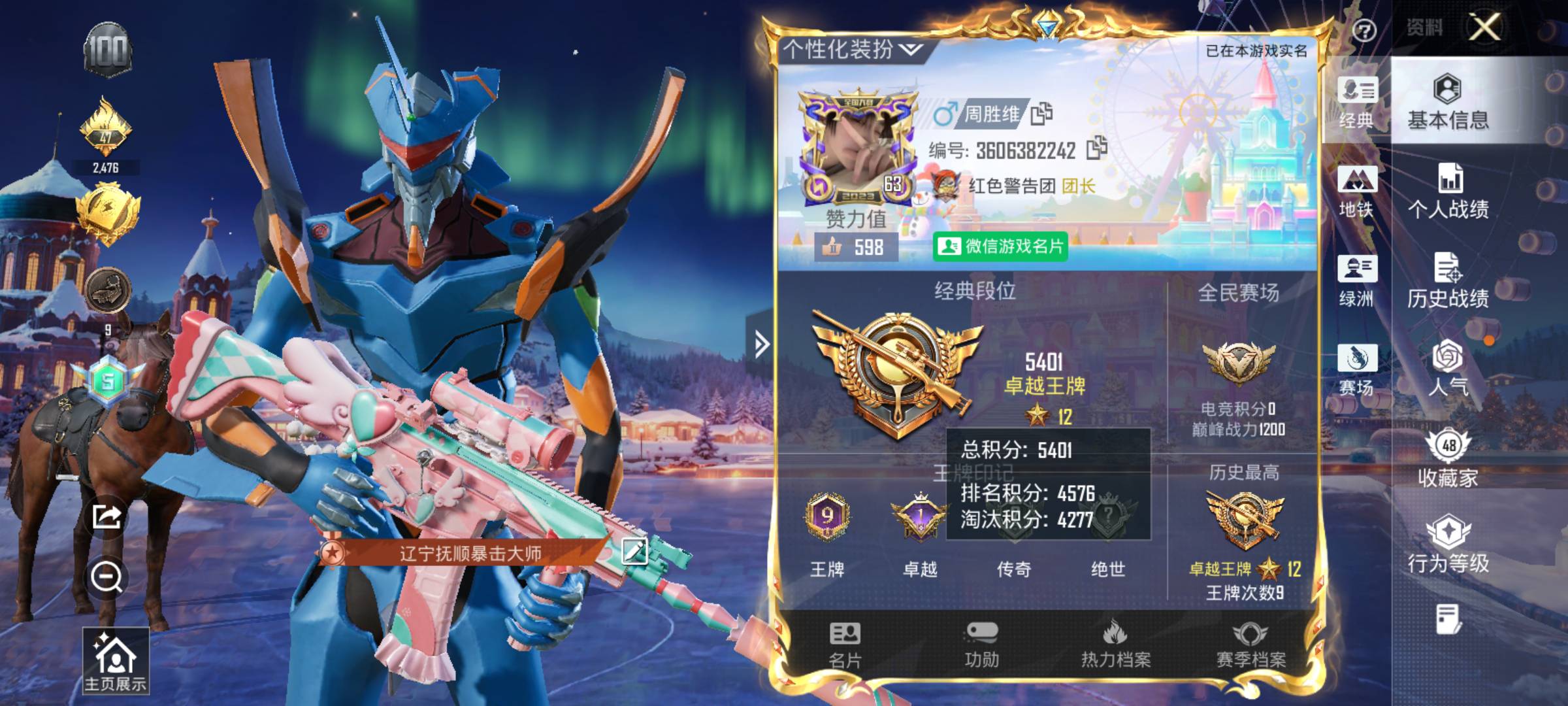
Task: Click the share arrow icon
Action: pyautogui.click(x=106, y=517)
